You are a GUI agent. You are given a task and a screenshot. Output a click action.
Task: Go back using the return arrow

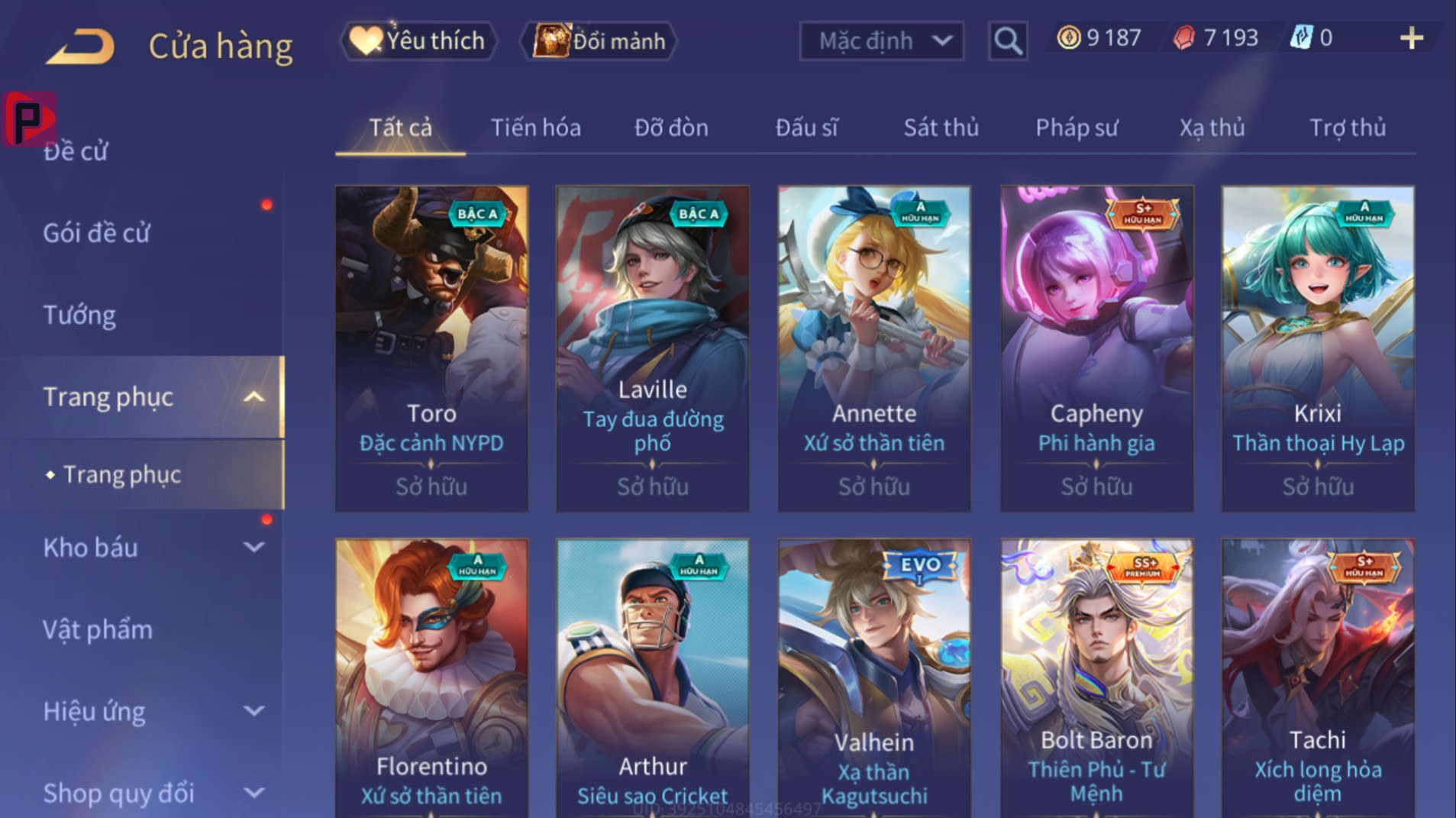tap(80, 46)
